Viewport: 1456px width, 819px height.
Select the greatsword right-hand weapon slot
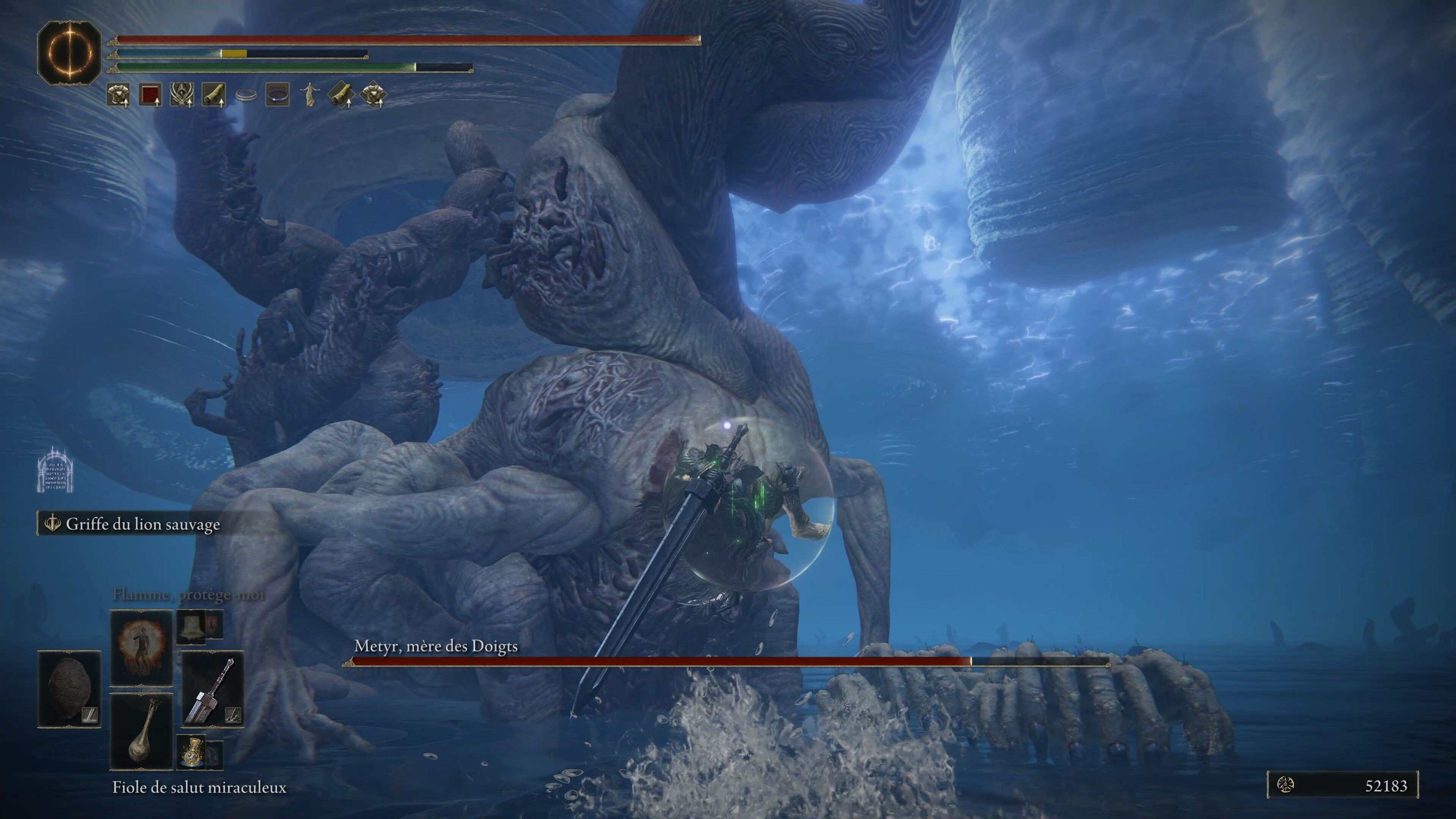(x=212, y=689)
